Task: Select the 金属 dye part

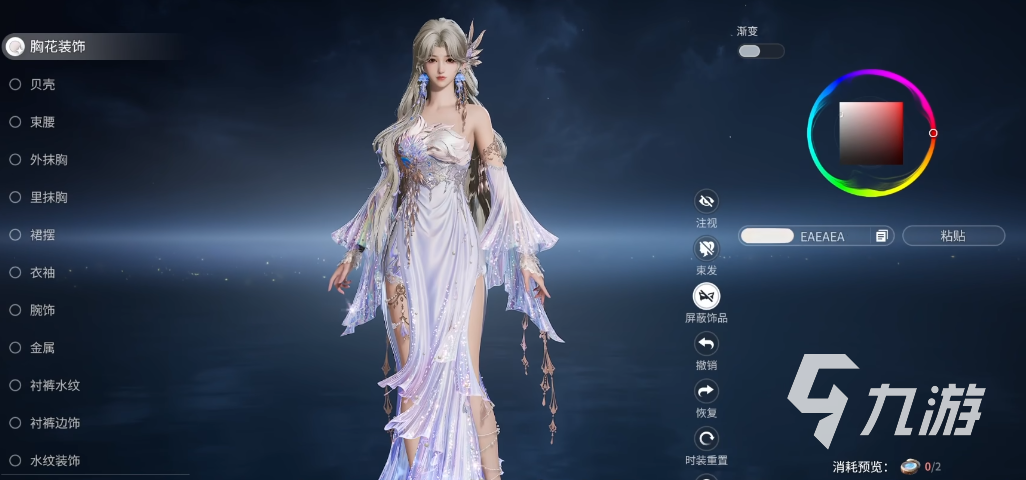Action: coord(42,348)
